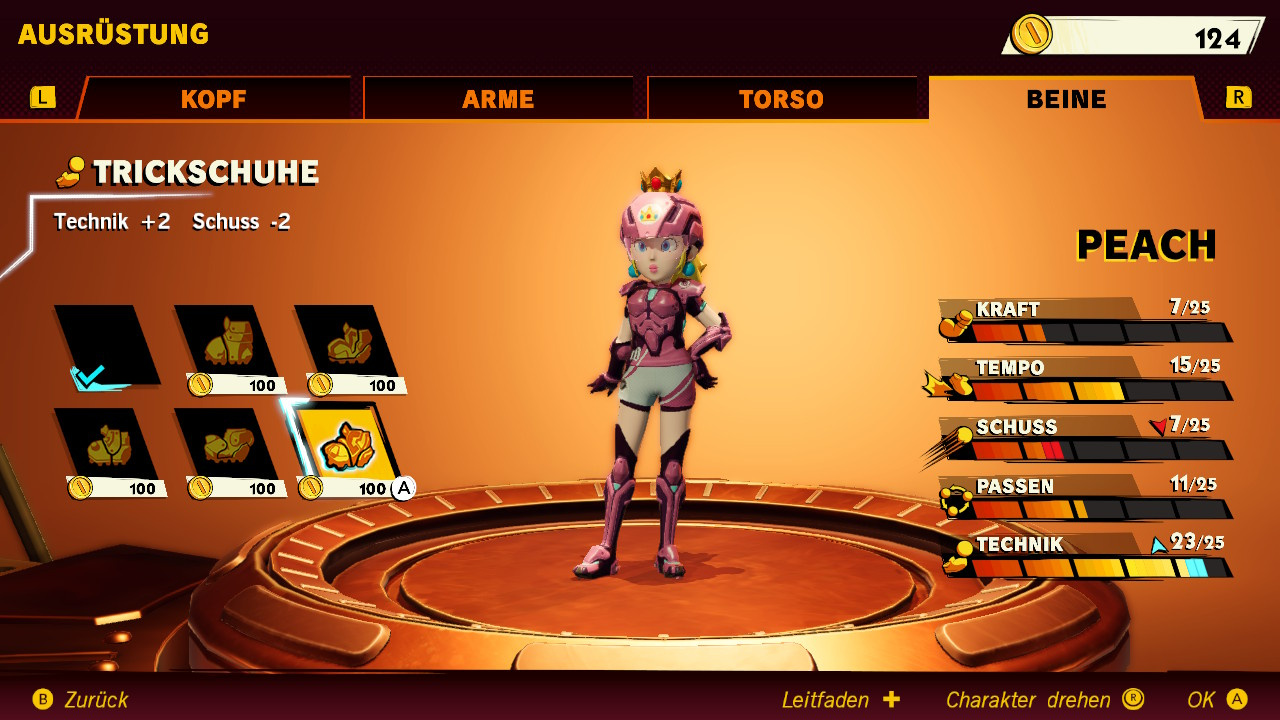Switch to the KOPF tab
1280x720 pixels.
pos(213,99)
